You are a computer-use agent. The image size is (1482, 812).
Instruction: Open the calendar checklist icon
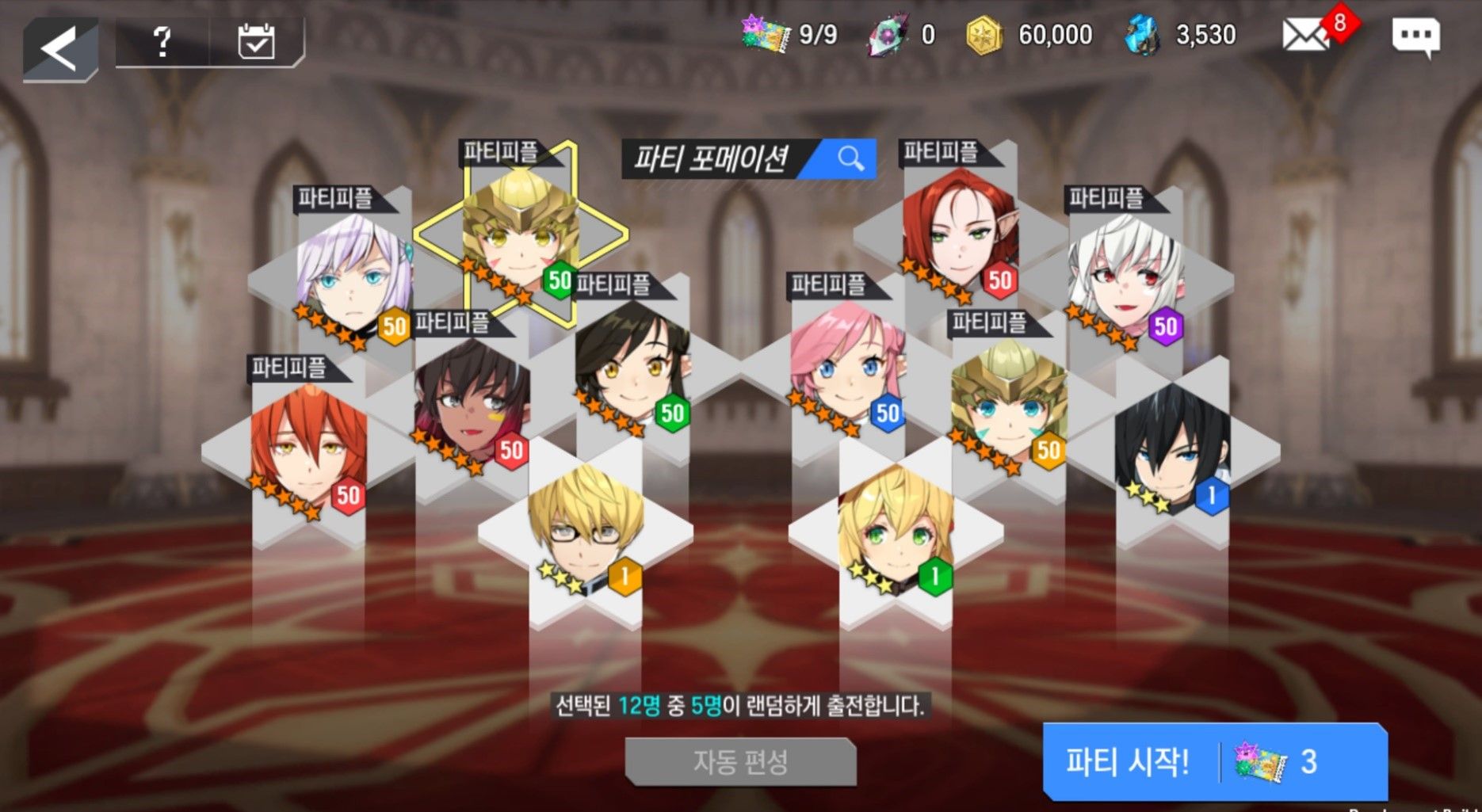pyautogui.click(x=256, y=41)
